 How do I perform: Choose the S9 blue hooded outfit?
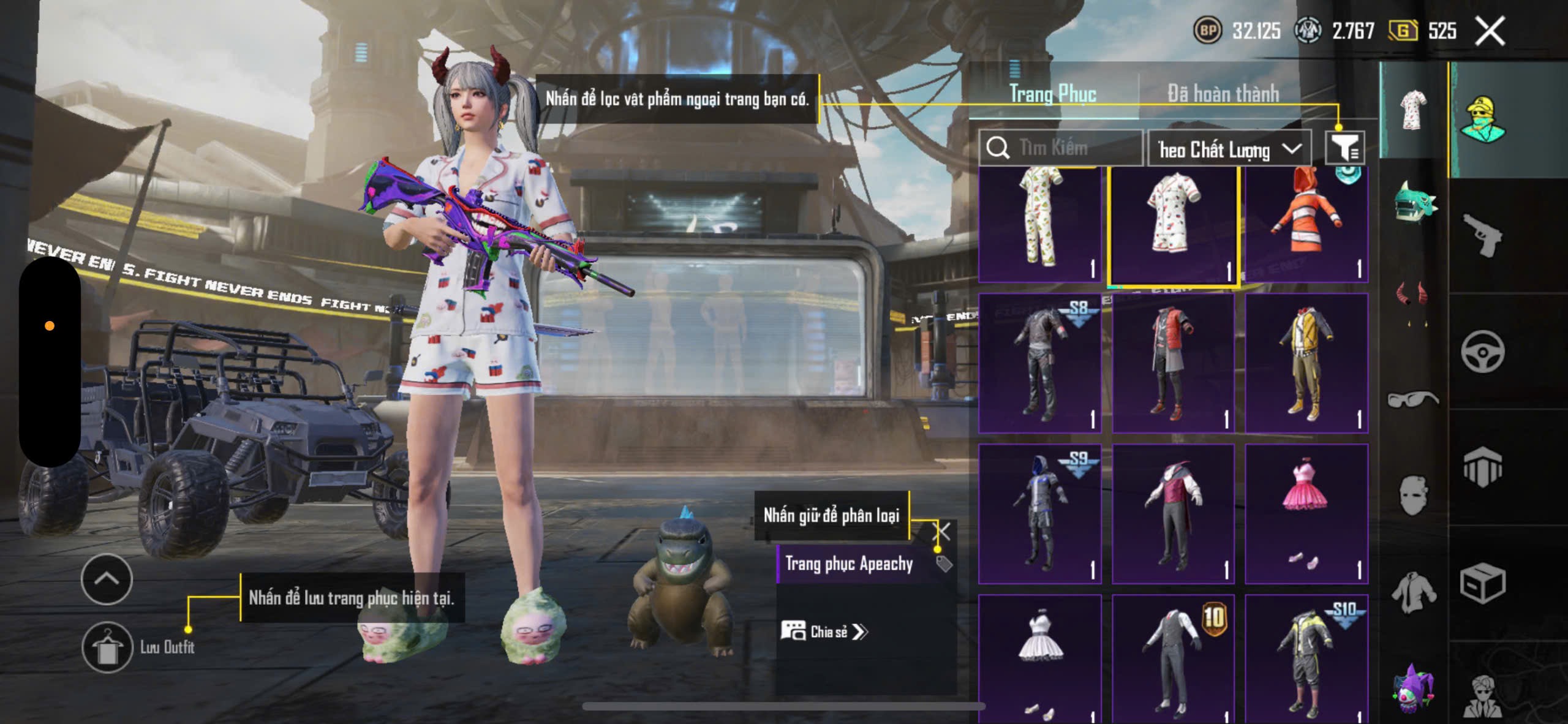(1039, 513)
